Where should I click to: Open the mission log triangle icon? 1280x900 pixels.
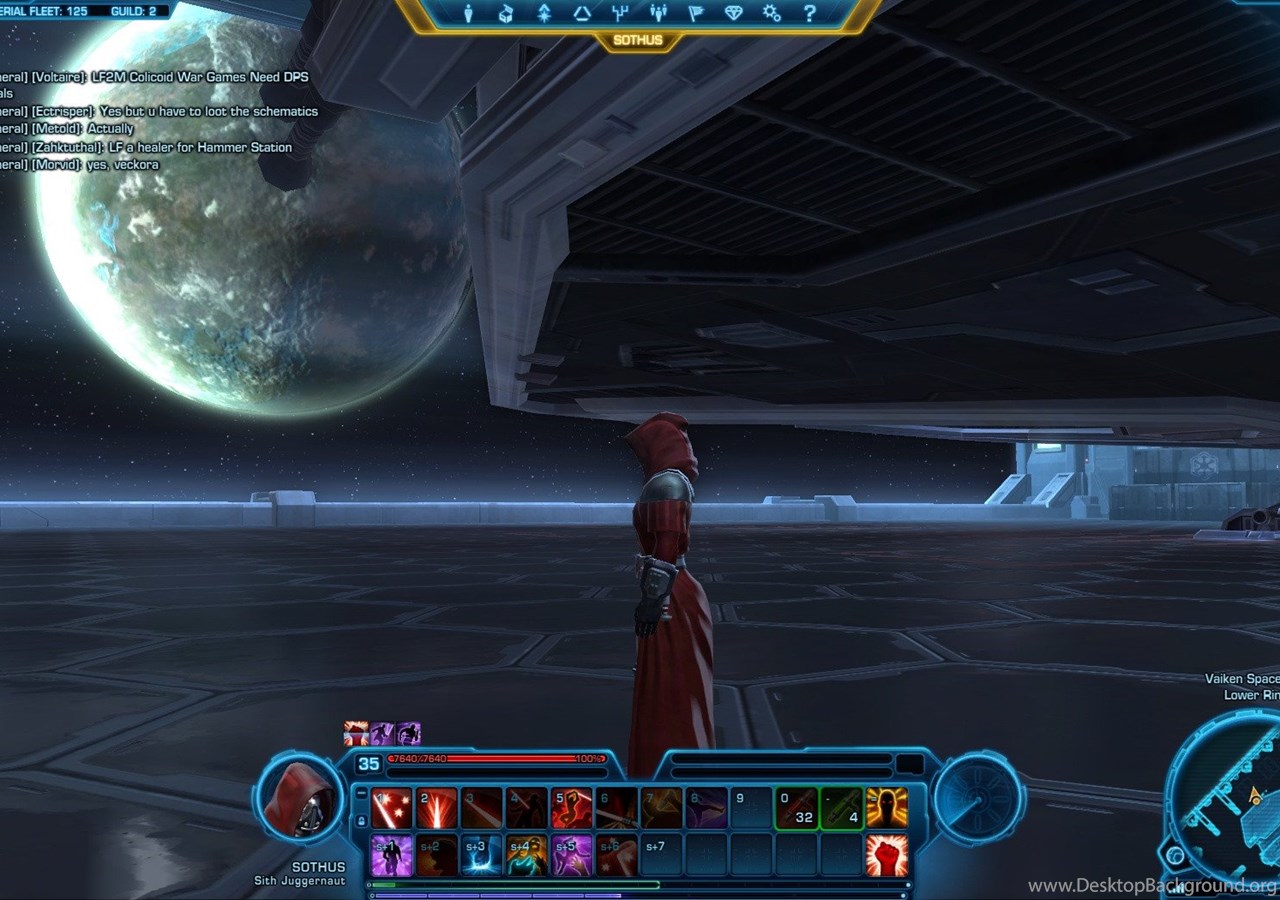click(582, 13)
